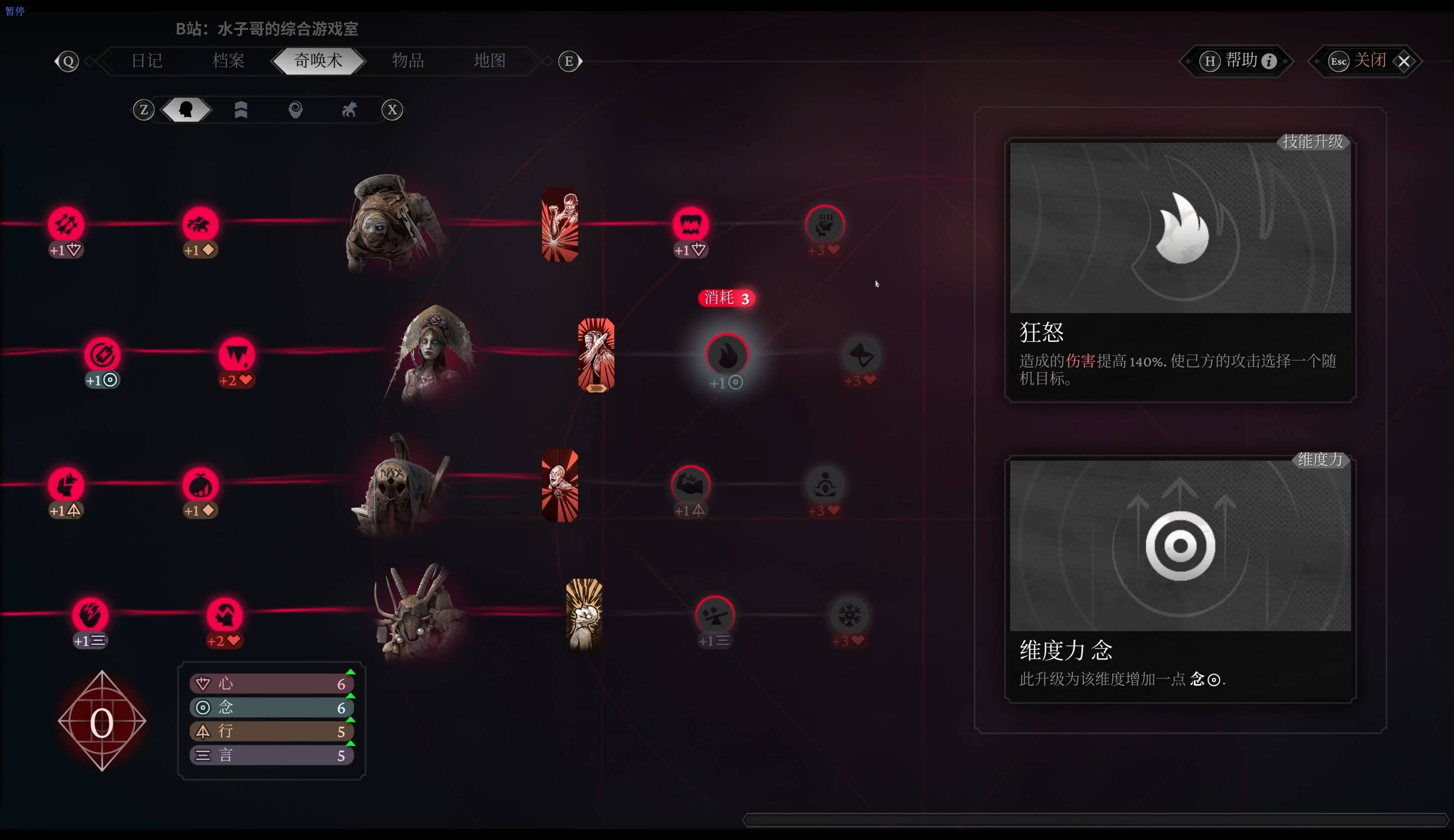Screen dimensions: 1454x840
Task: Select the head silhouette category filter
Action: (x=186, y=110)
